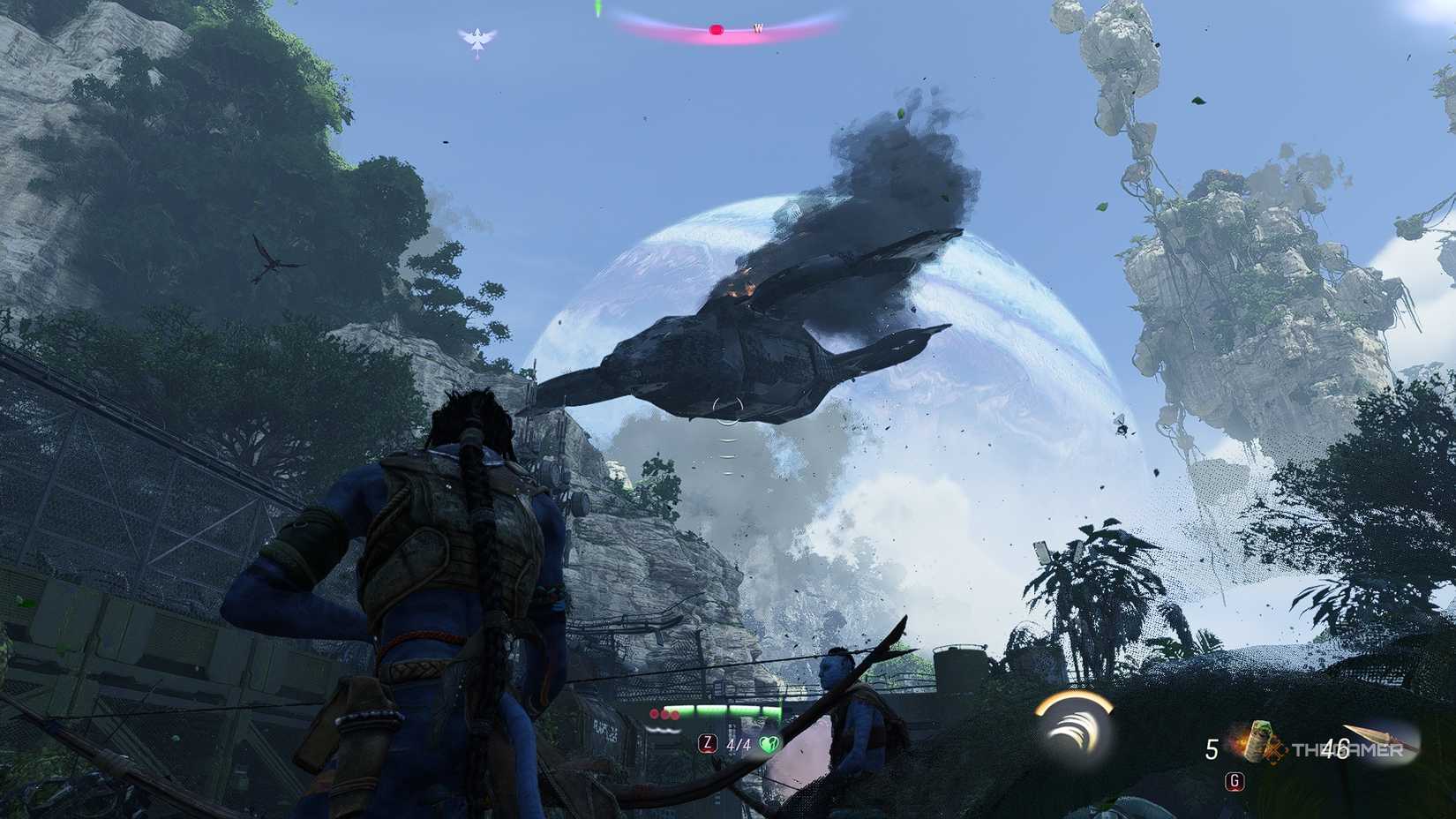Screen dimensions: 1456x819
Task: Click the red enemy blip on the compass
Action: (x=716, y=29)
